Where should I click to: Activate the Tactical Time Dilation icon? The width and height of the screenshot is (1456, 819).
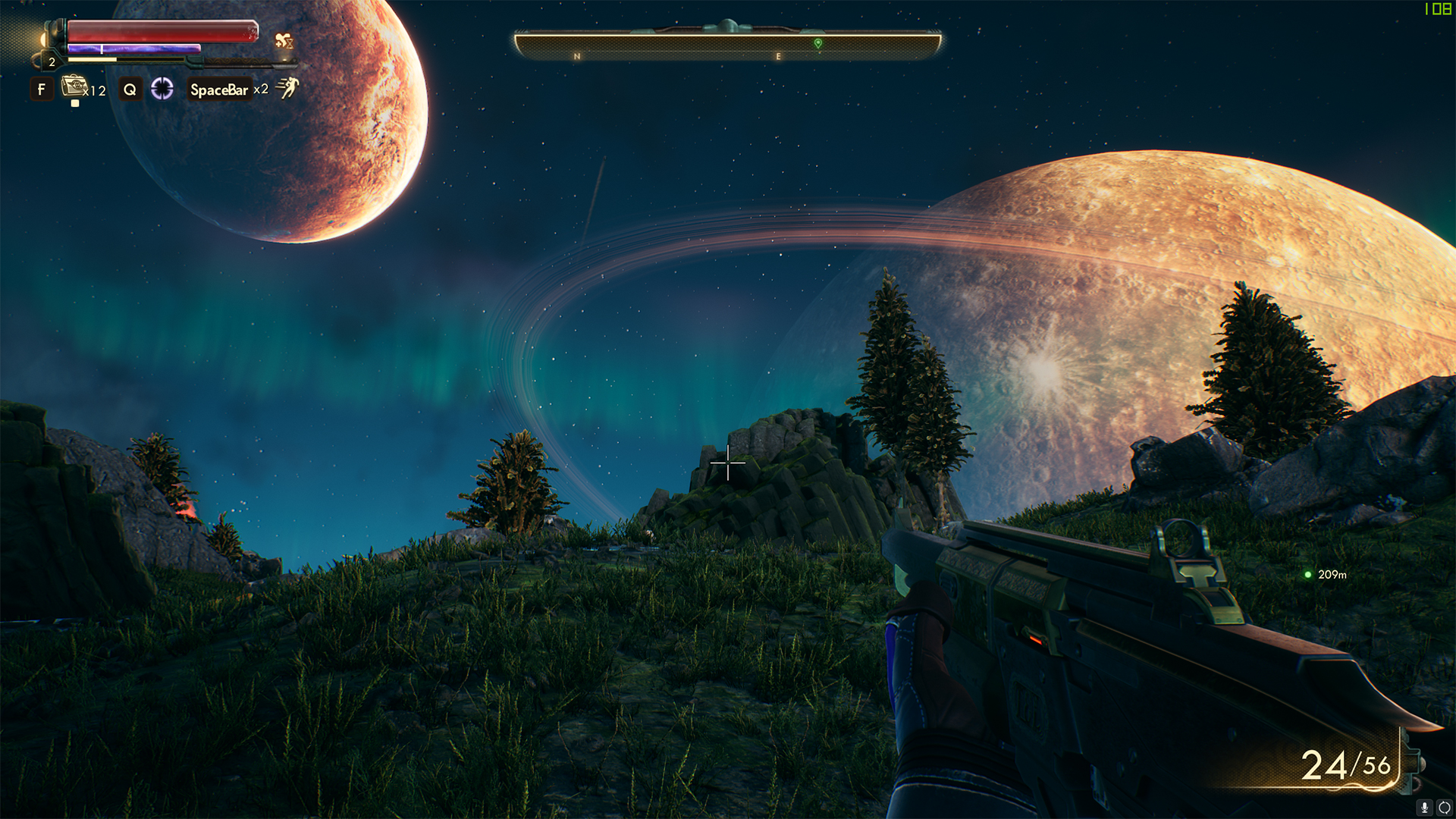pos(162,89)
